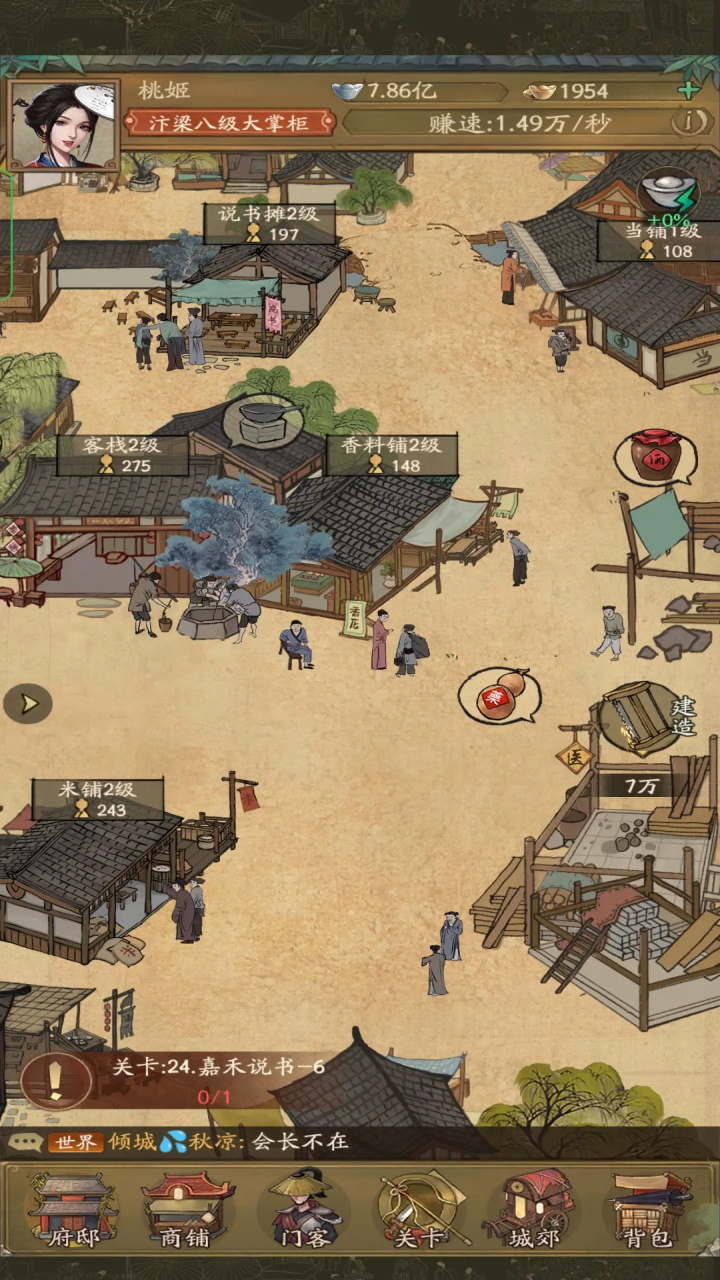720x1280 pixels.
Task: Show earning speed info icon
Action: [x=686, y=123]
